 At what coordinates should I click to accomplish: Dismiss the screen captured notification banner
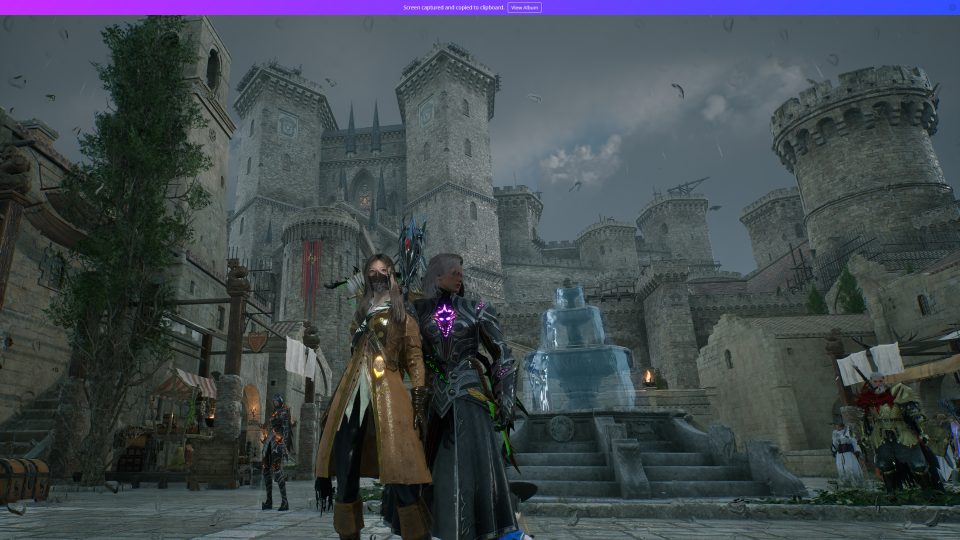(x=951, y=7)
